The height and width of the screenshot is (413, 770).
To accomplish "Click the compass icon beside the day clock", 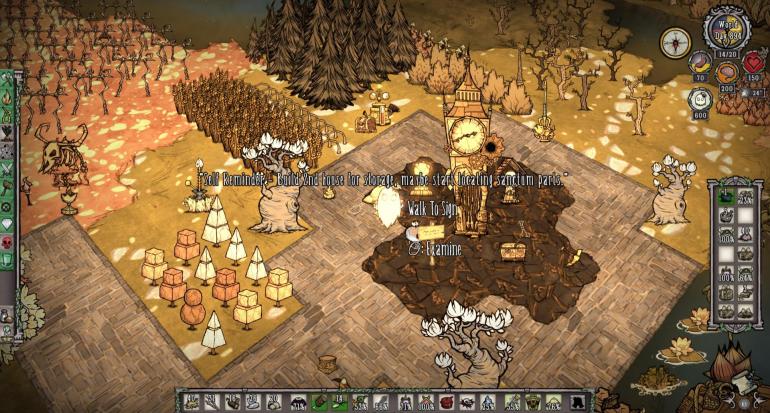I will 675,43.
